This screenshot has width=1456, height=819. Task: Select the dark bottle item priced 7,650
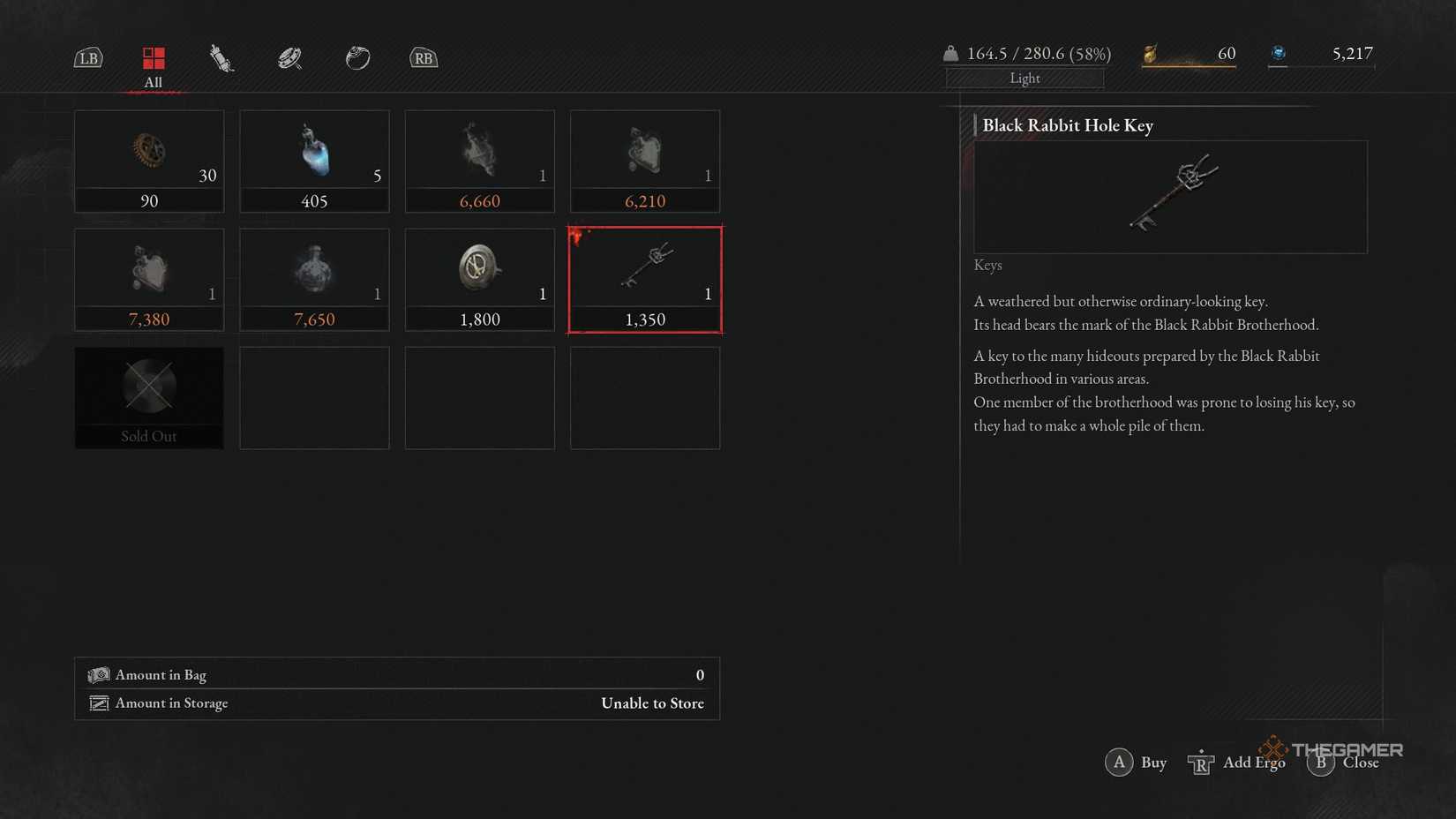coord(314,278)
